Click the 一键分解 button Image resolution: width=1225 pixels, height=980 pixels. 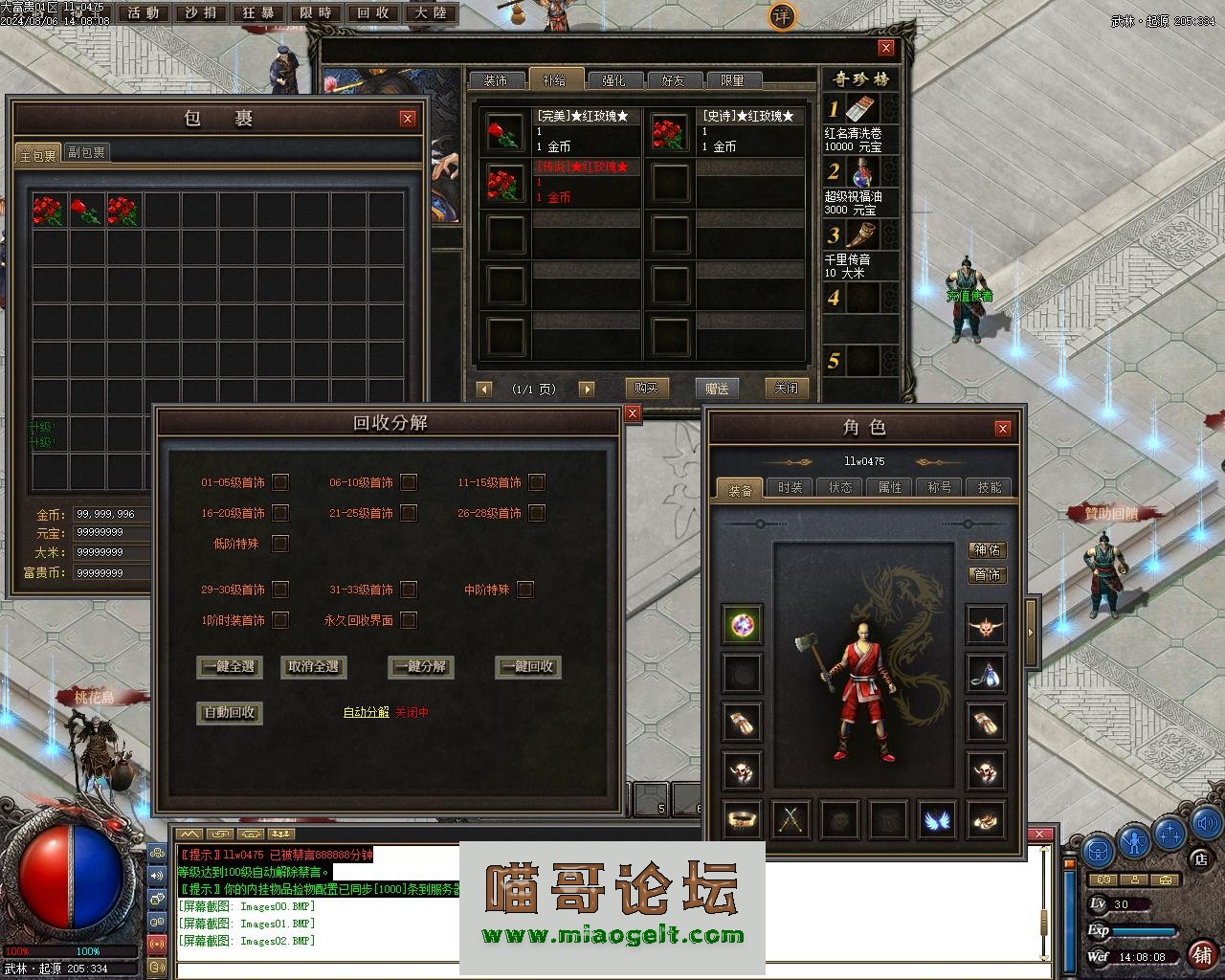[421, 667]
